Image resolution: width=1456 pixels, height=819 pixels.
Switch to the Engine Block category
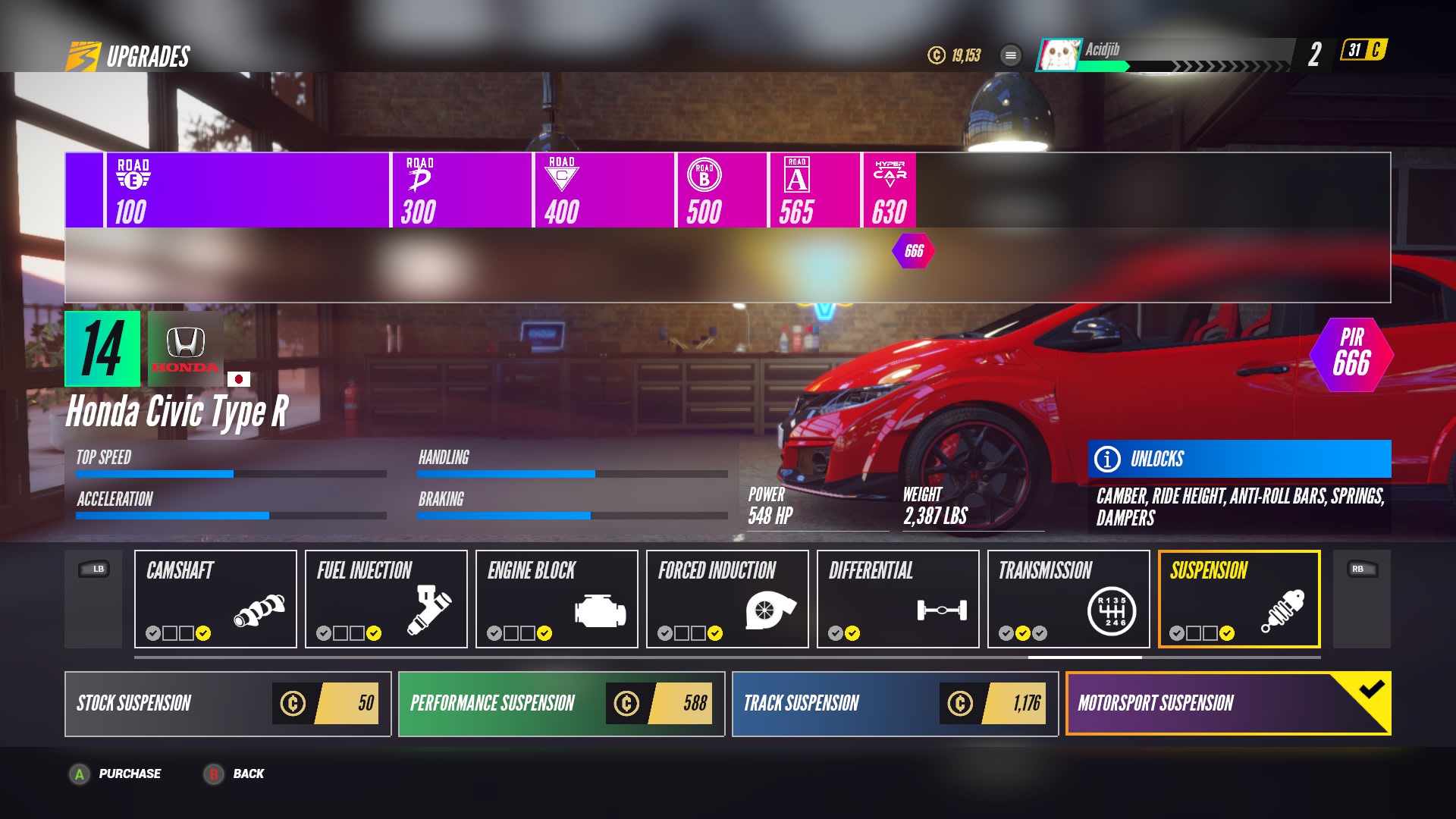[x=557, y=599]
